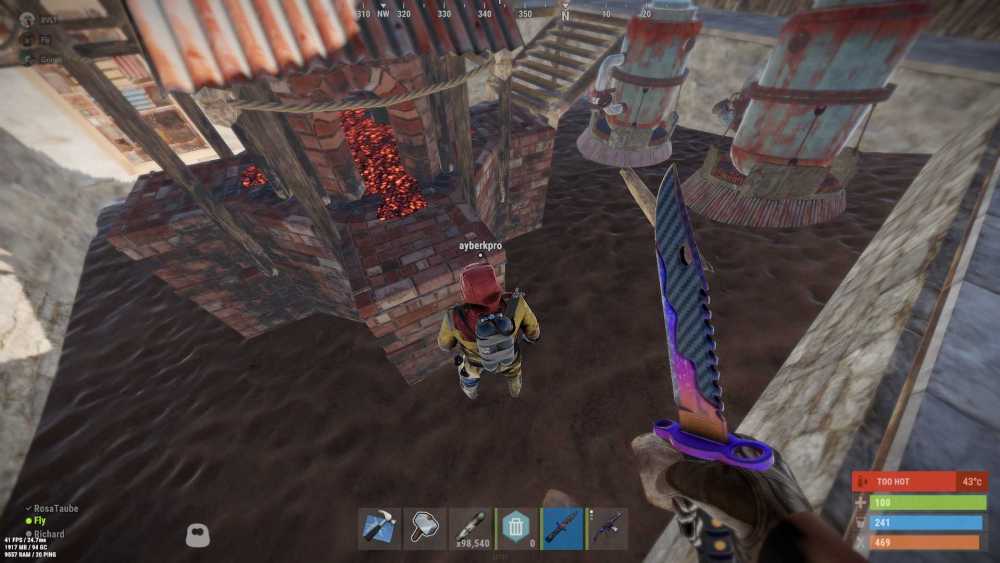The height and width of the screenshot is (563, 1000).
Task: Equip the purple assault rifle slot
Action: tap(607, 528)
